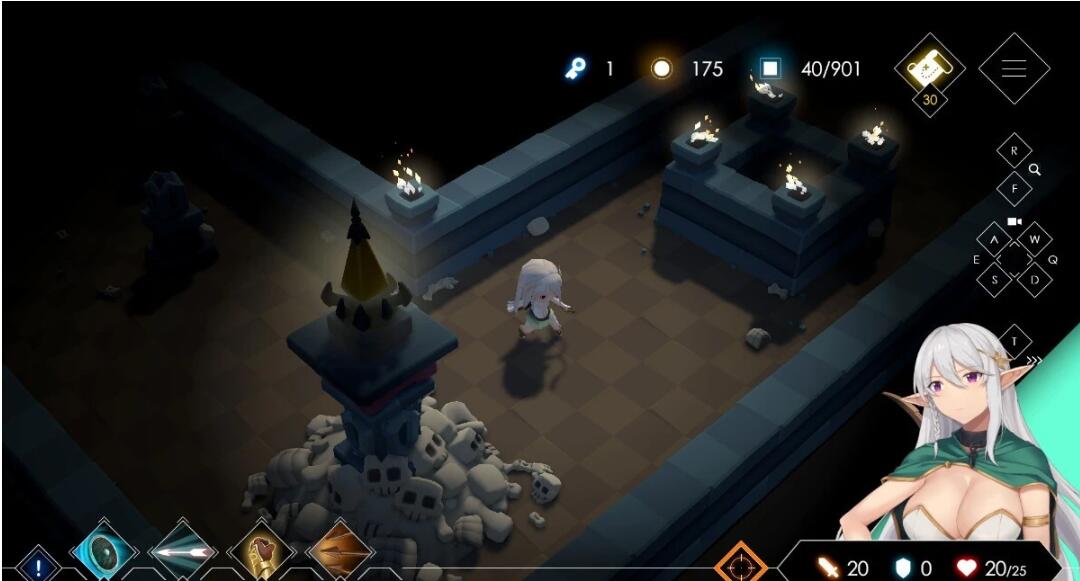Open the golden map scroll
Screen dimensions: 1080x581
(x=929, y=67)
